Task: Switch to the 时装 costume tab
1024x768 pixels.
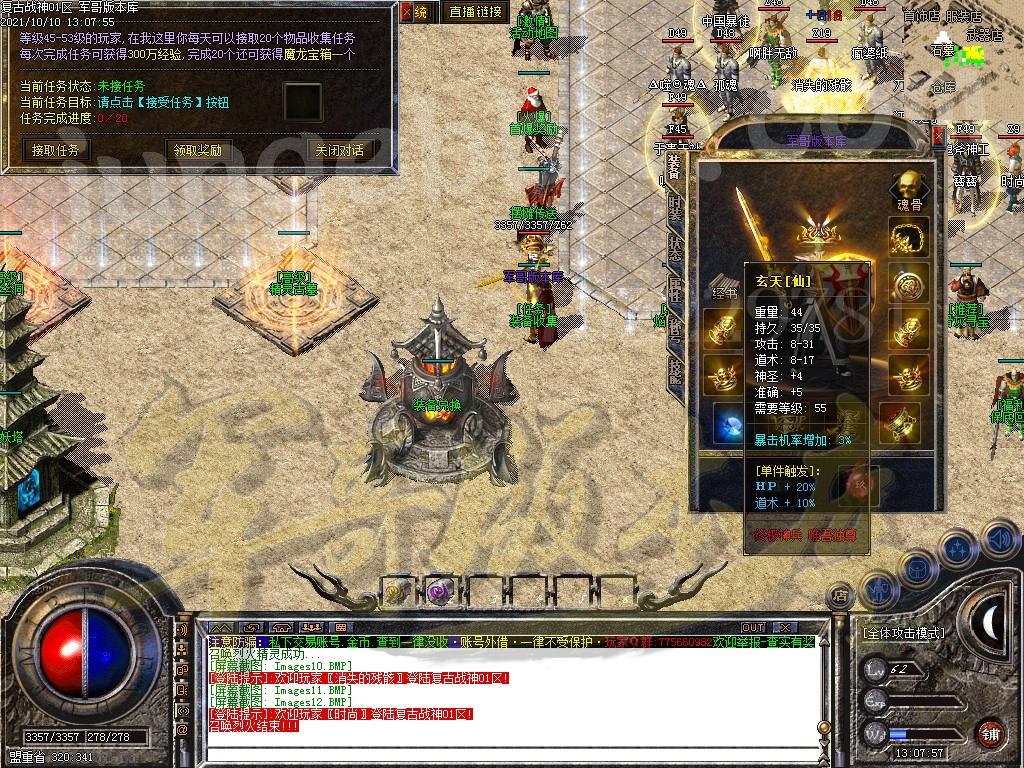Action: 676,207
